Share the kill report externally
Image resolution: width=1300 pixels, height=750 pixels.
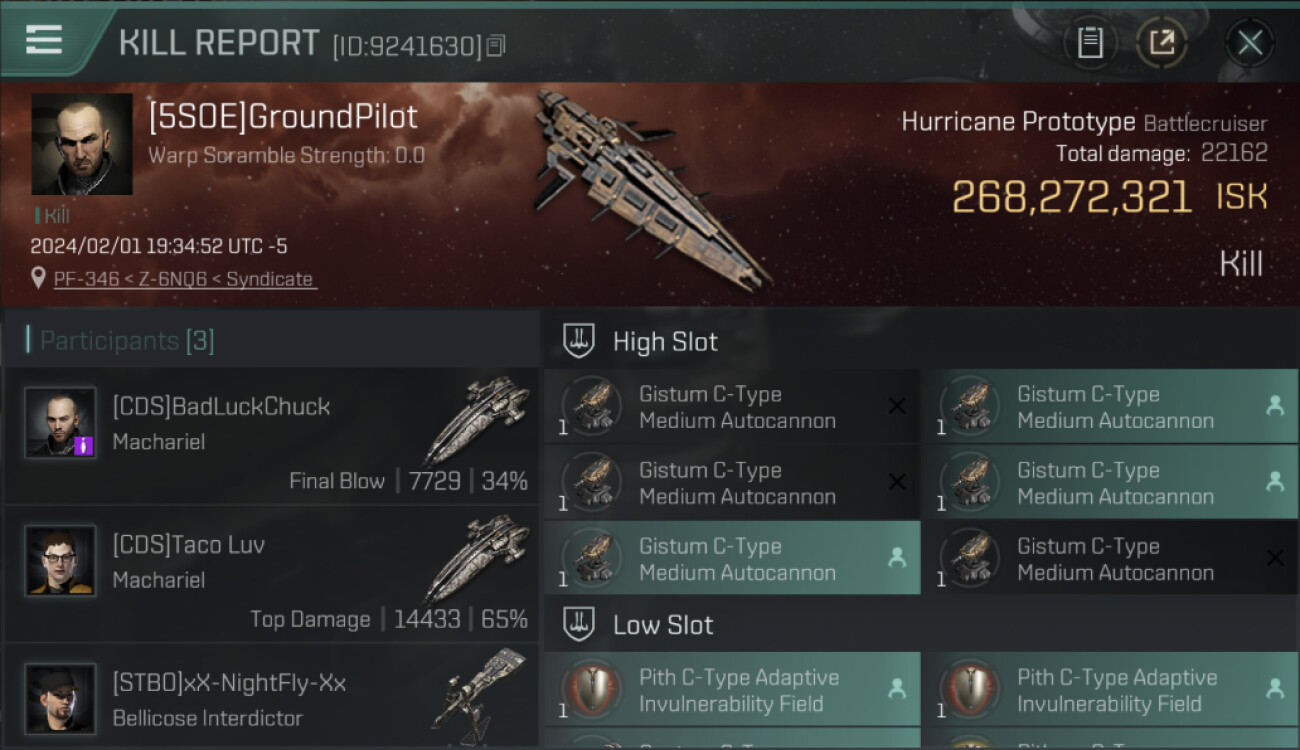[x=1161, y=43]
